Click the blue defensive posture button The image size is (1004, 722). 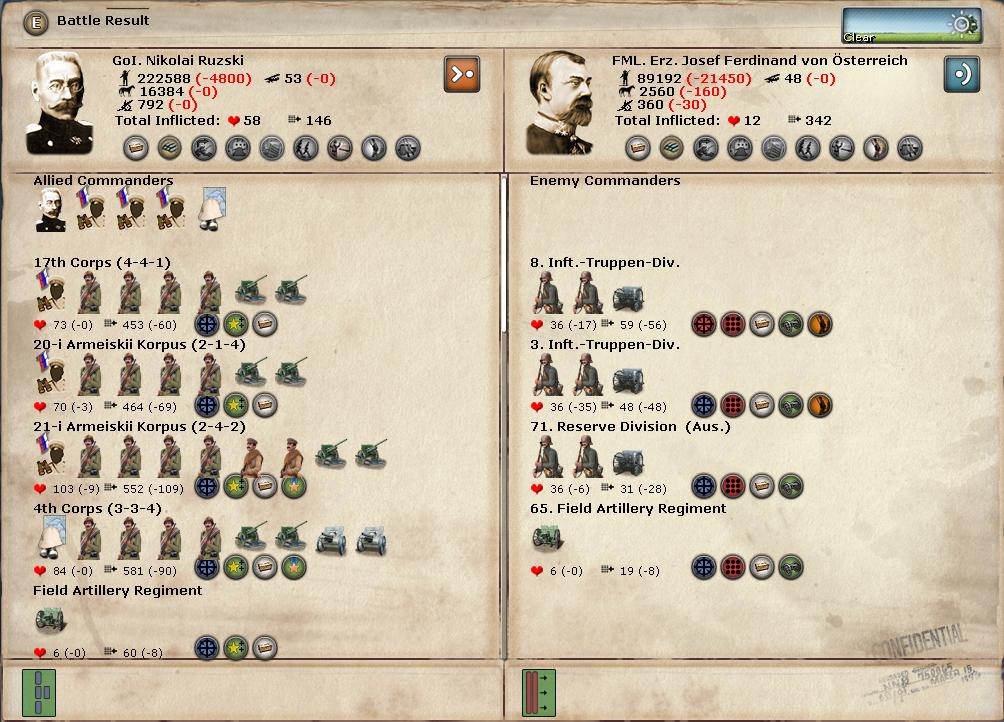tap(961, 73)
